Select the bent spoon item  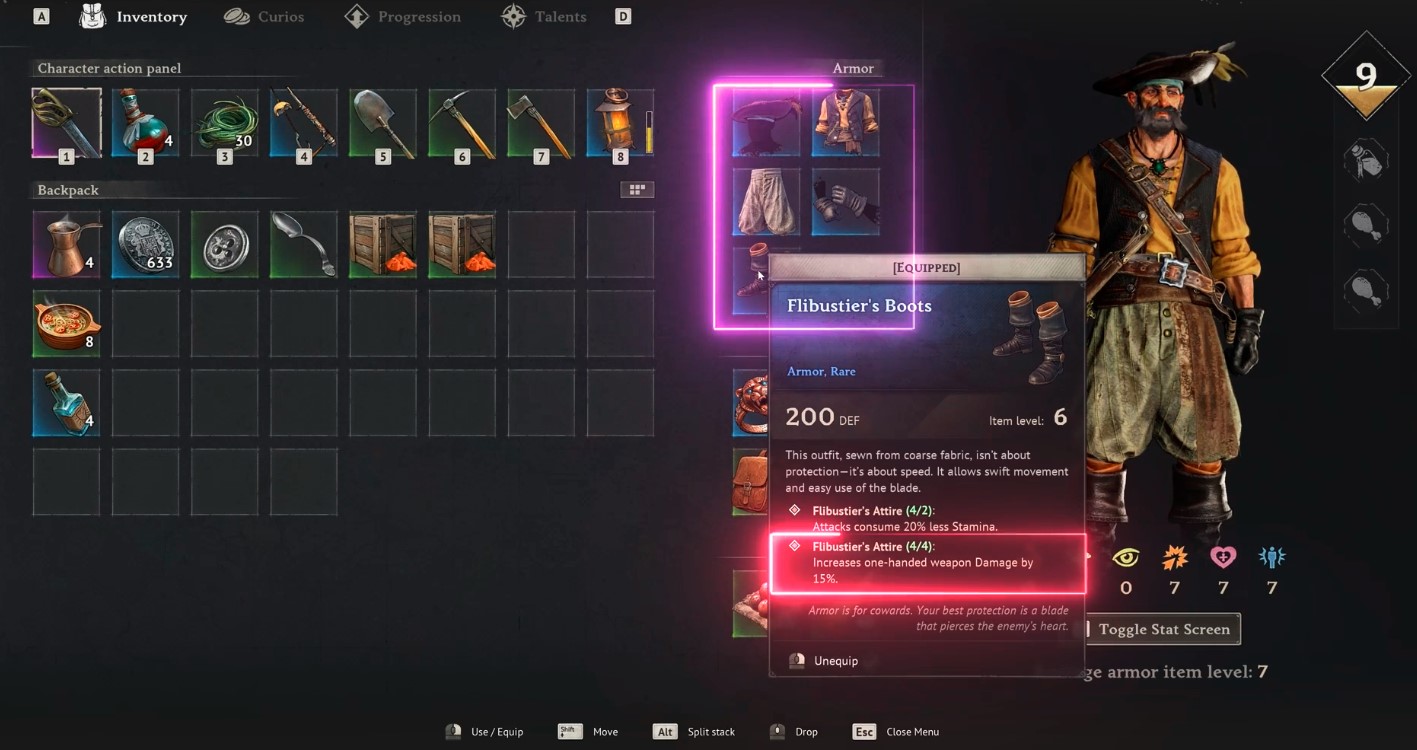click(303, 244)
